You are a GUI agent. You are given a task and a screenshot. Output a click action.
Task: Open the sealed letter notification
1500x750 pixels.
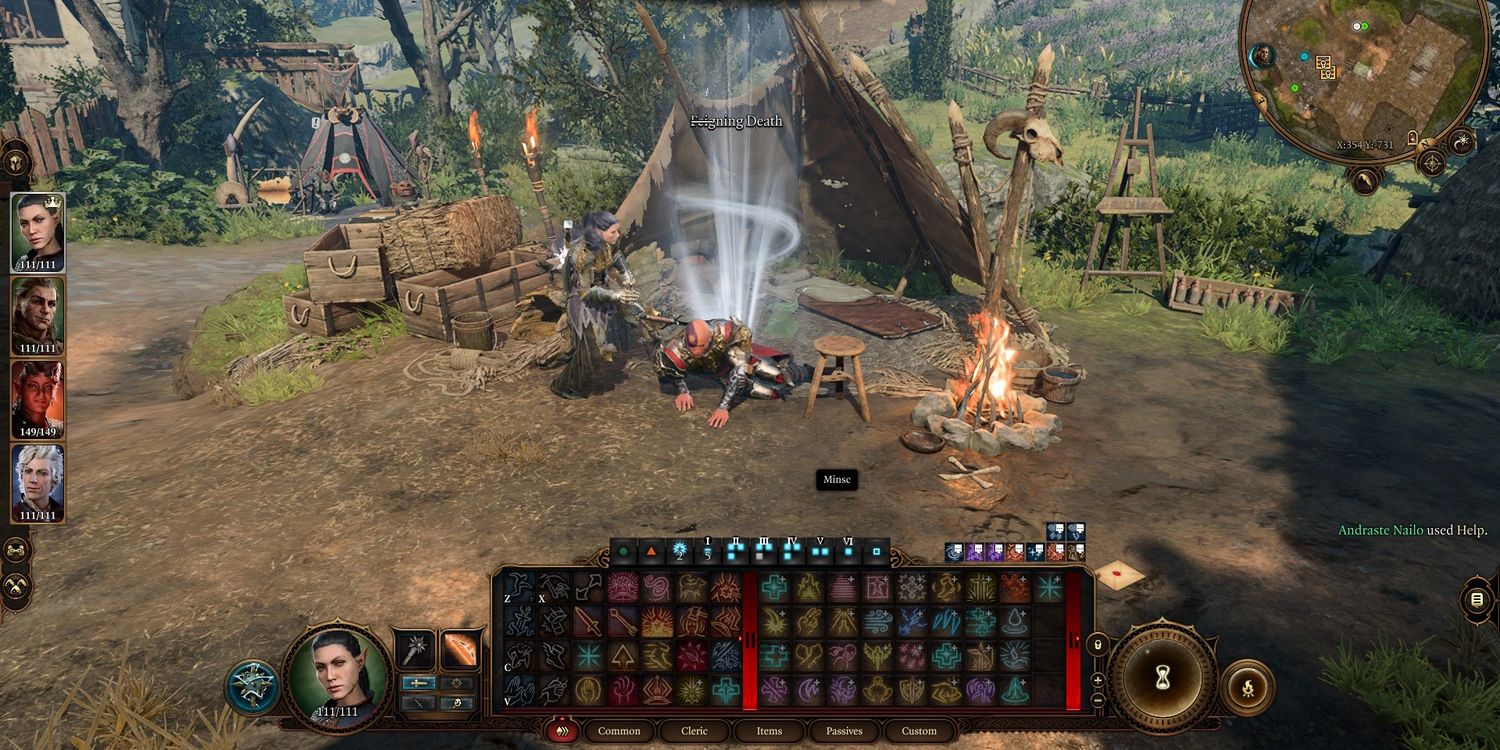[1119, 575]
